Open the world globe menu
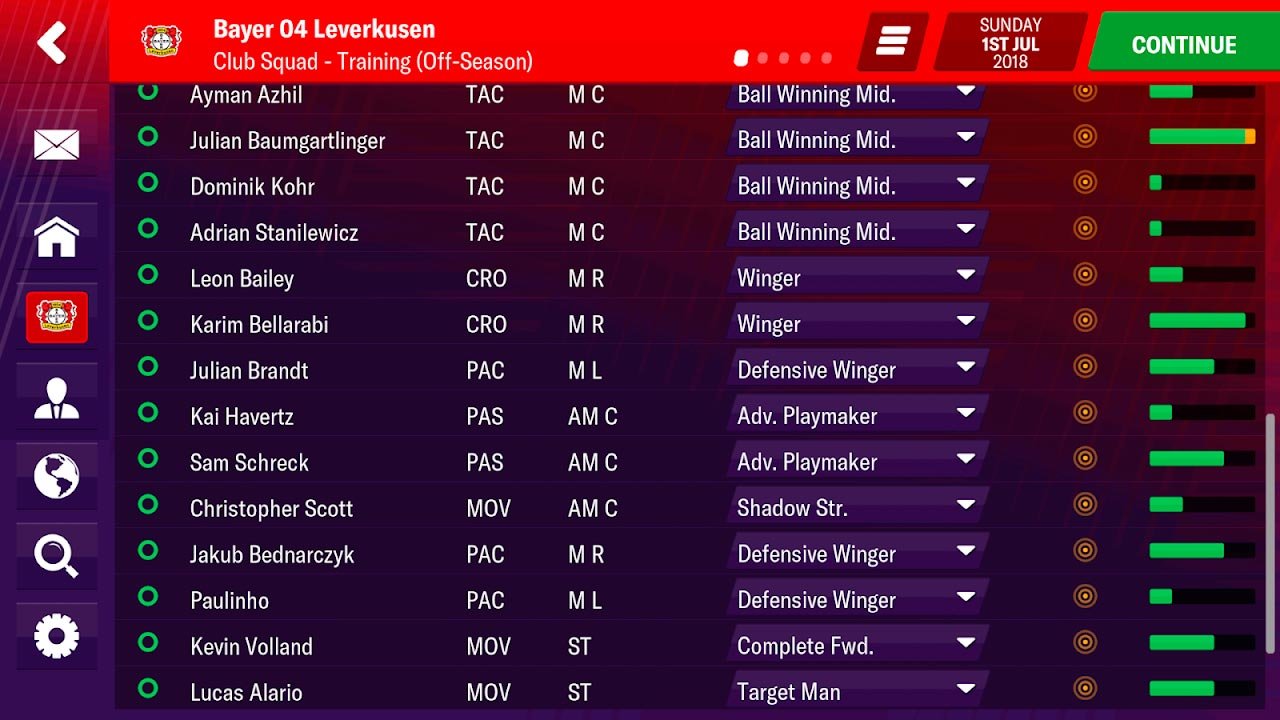The image size is (1280, 720). [56, 476]
